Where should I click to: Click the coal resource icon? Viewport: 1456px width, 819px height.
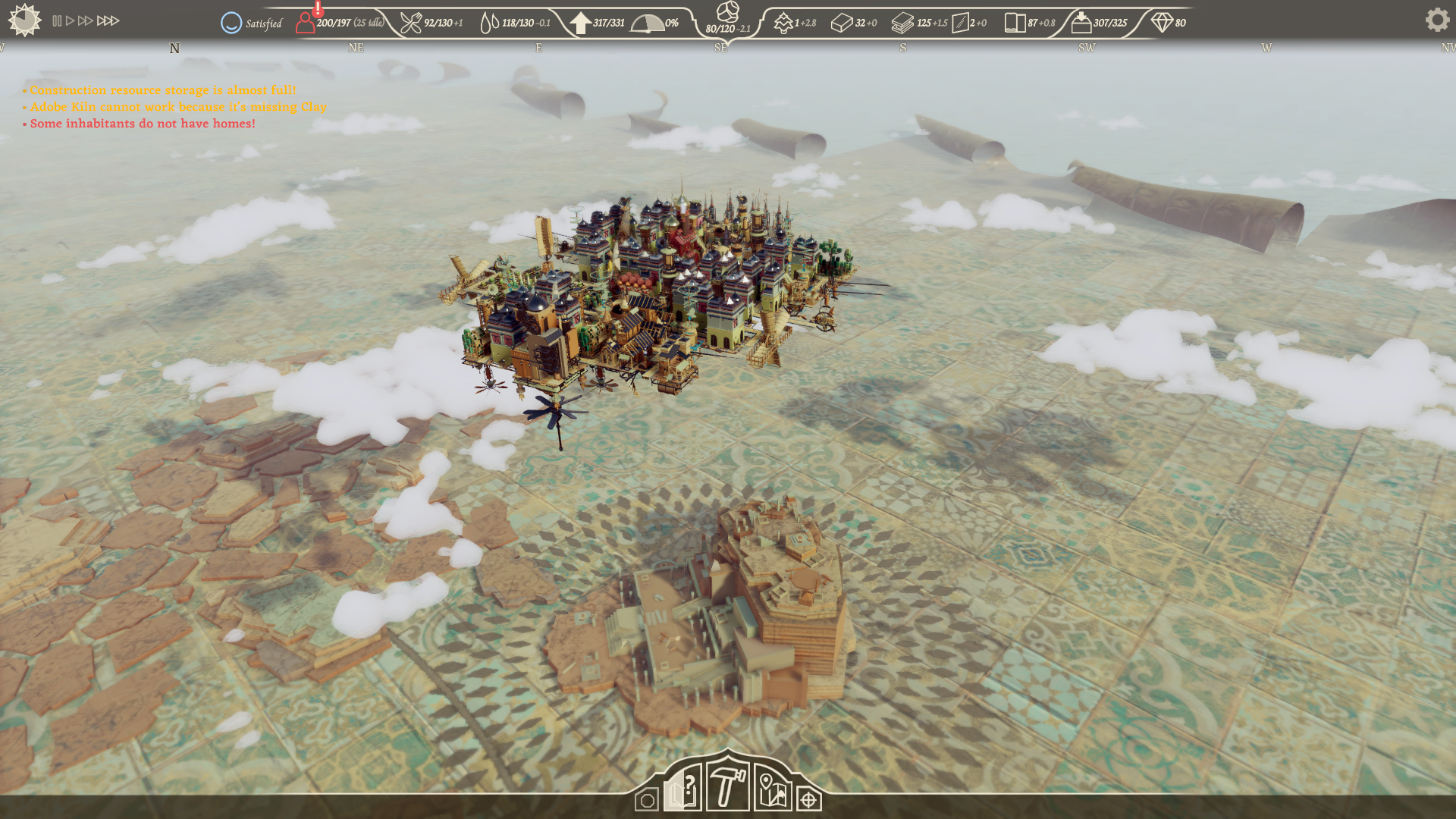(727, 11)
